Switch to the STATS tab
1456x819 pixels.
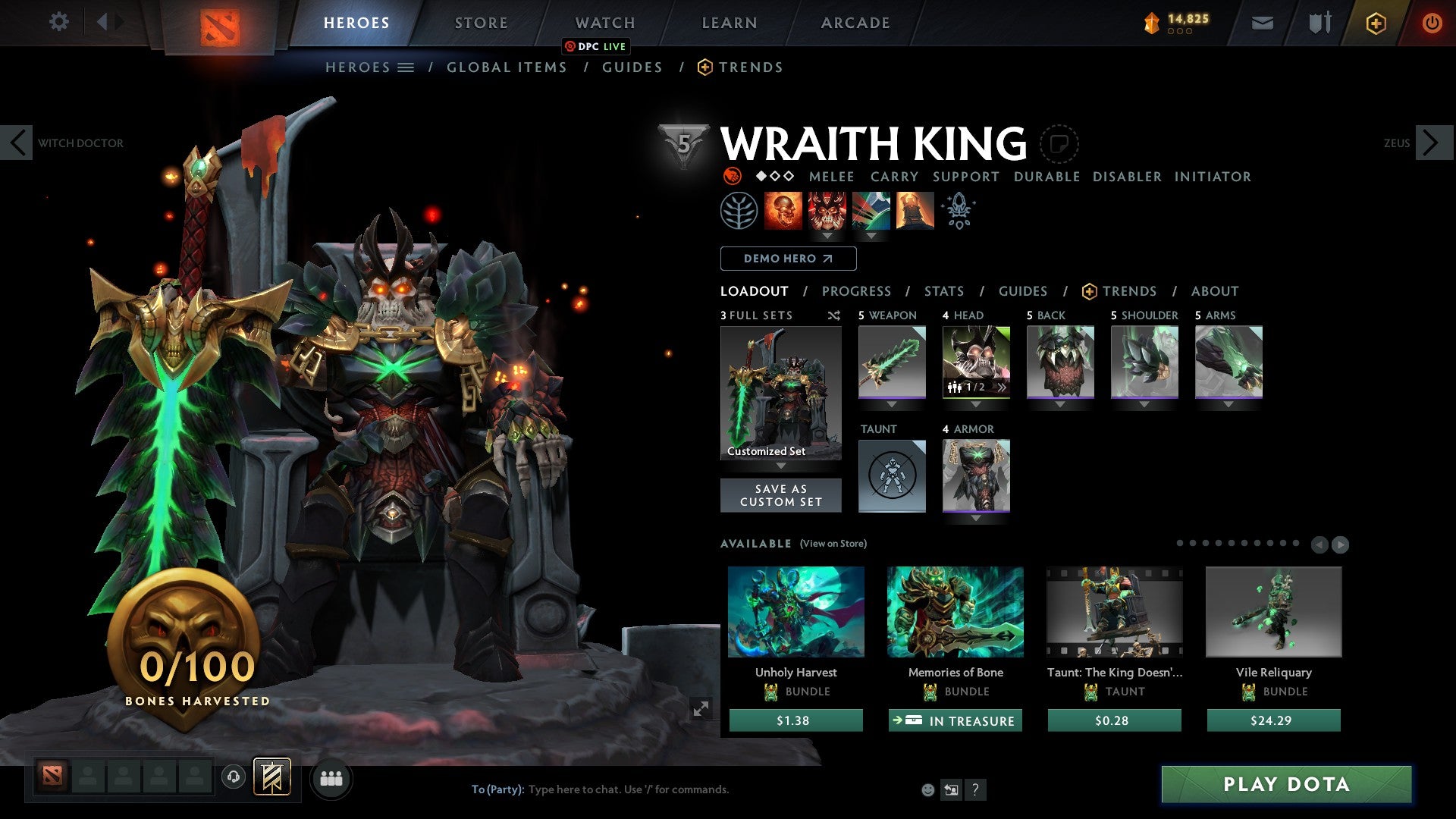[x=944, y=291]
